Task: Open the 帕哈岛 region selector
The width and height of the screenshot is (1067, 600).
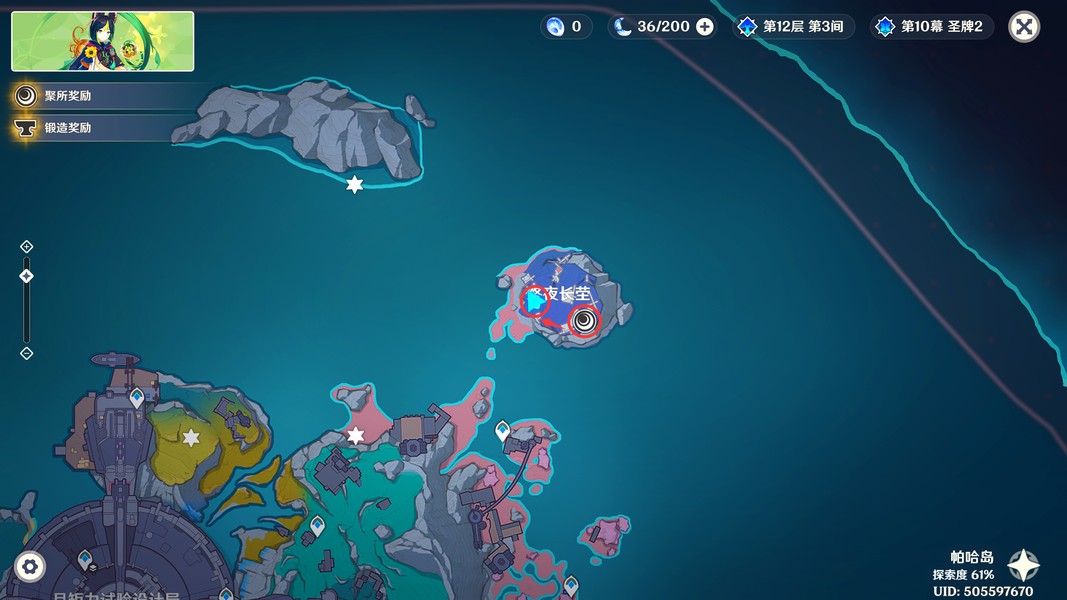Action: [1023, 566]
